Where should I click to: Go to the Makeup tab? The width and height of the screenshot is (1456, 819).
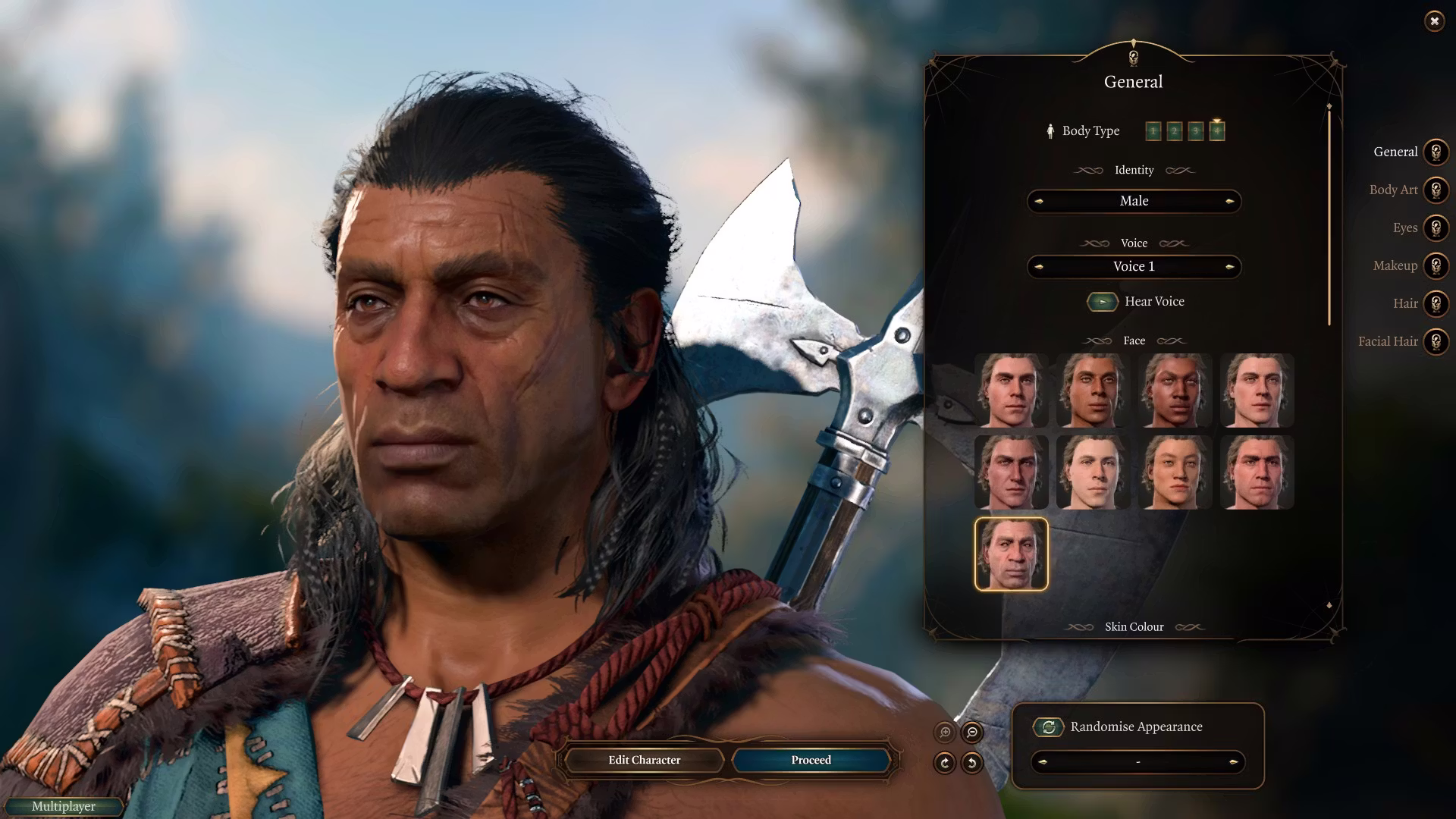pos(1436,266)
